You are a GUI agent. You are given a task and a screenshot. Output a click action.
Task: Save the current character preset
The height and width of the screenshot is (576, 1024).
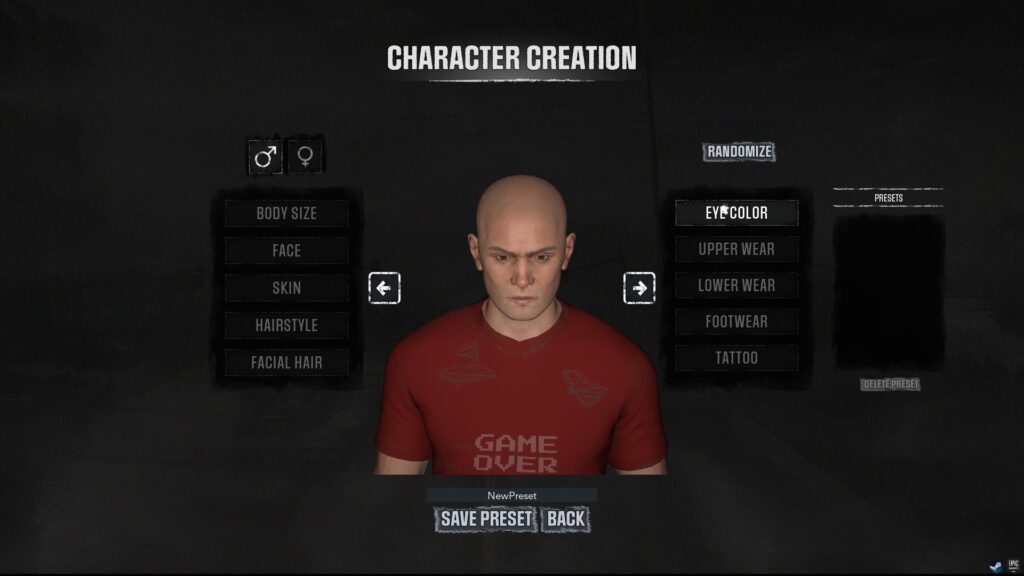pos(487,520)
